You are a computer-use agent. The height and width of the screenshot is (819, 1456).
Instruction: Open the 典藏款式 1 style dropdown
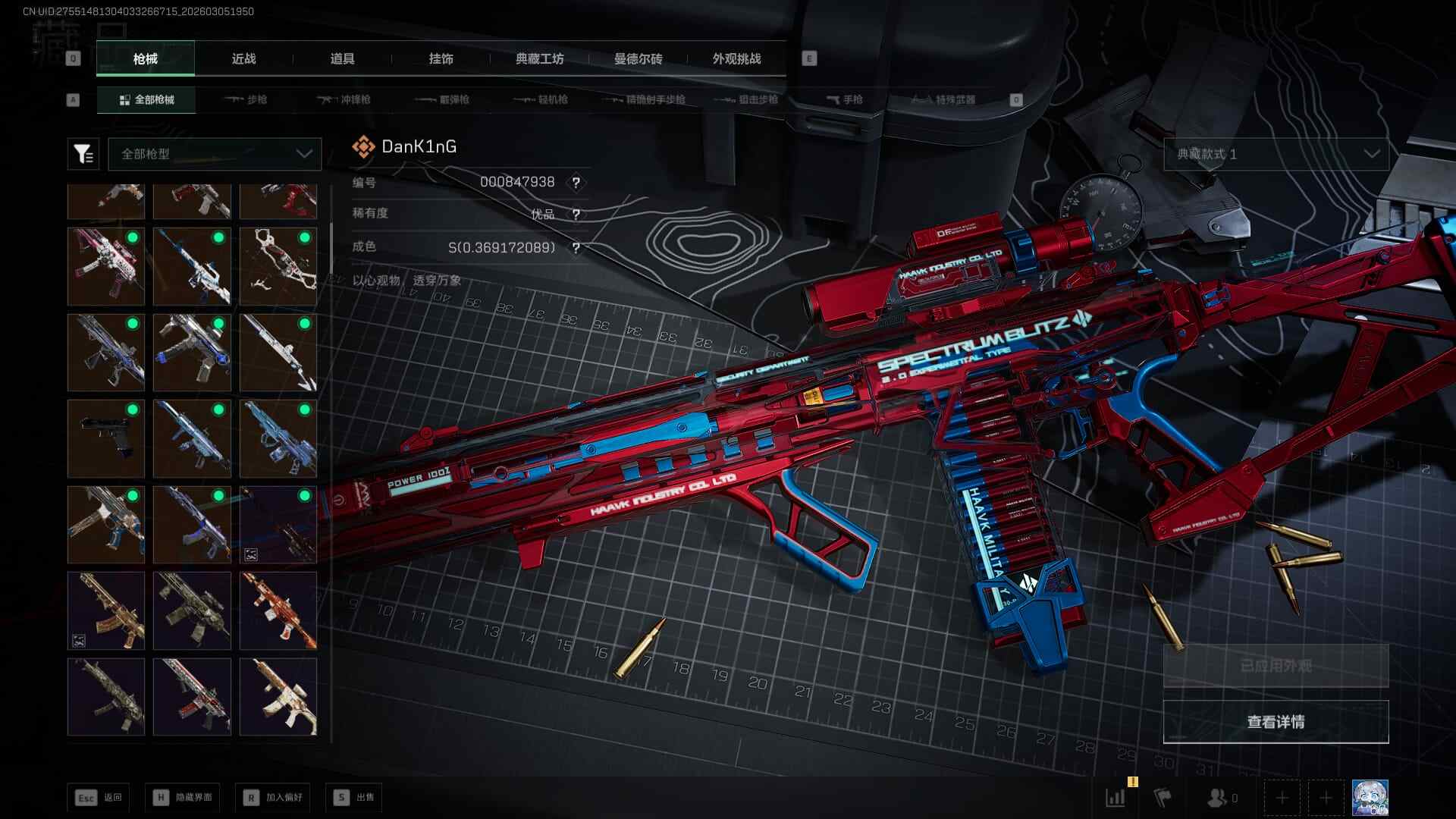1276,154
